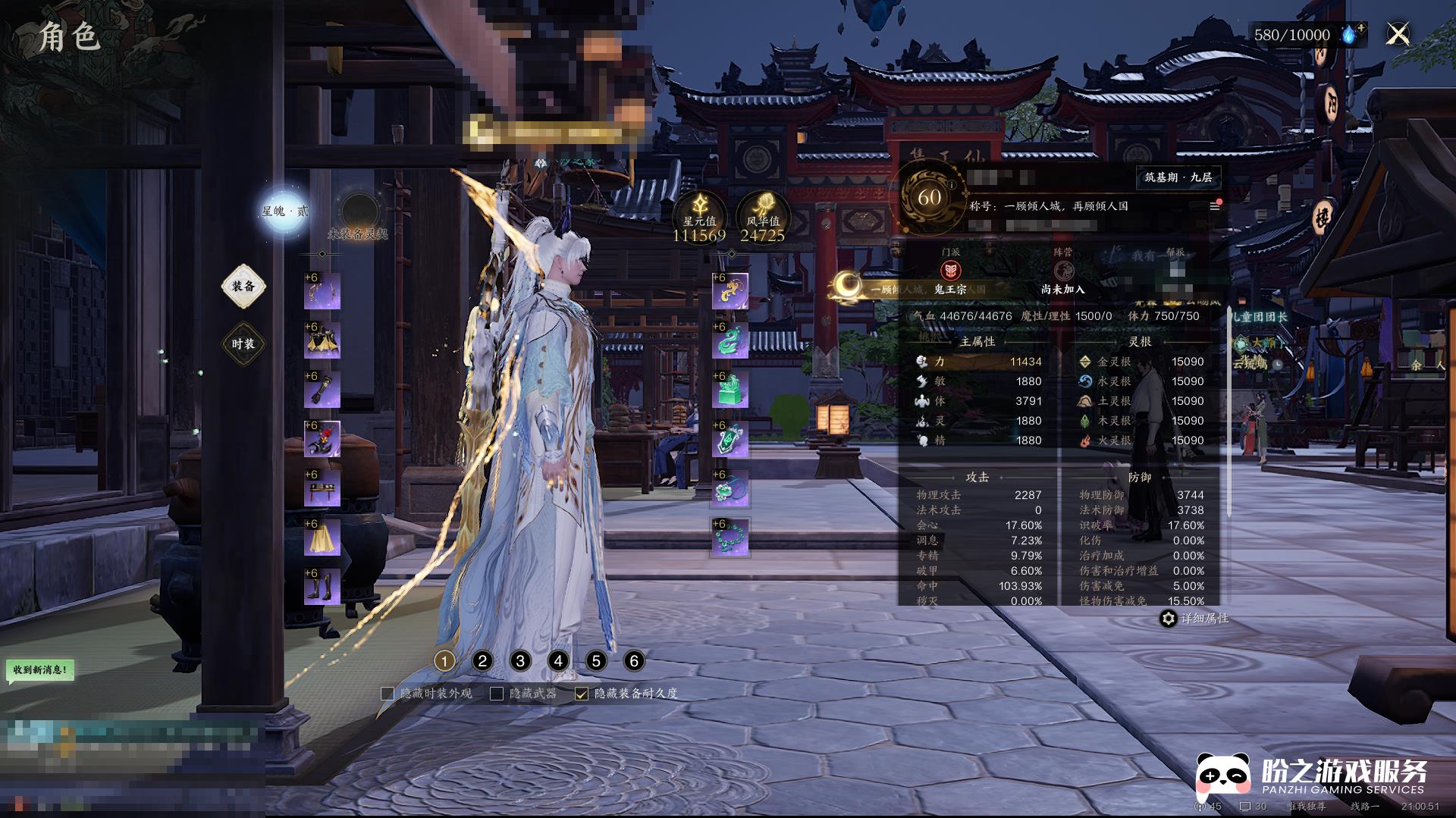Inspect the equipped golden skirt slot
Screen dimensions: 1456x818
tap(322, 538)
